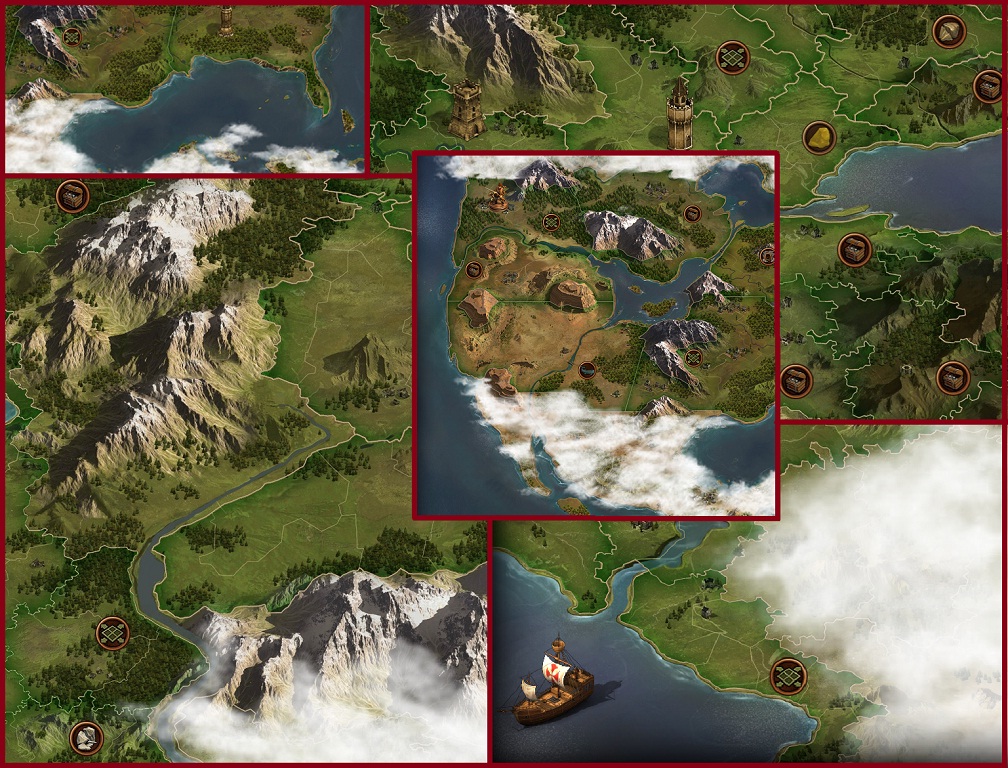Choose the woven-pattern marker near the sailing ship
1008x768 pixels.
788,677
